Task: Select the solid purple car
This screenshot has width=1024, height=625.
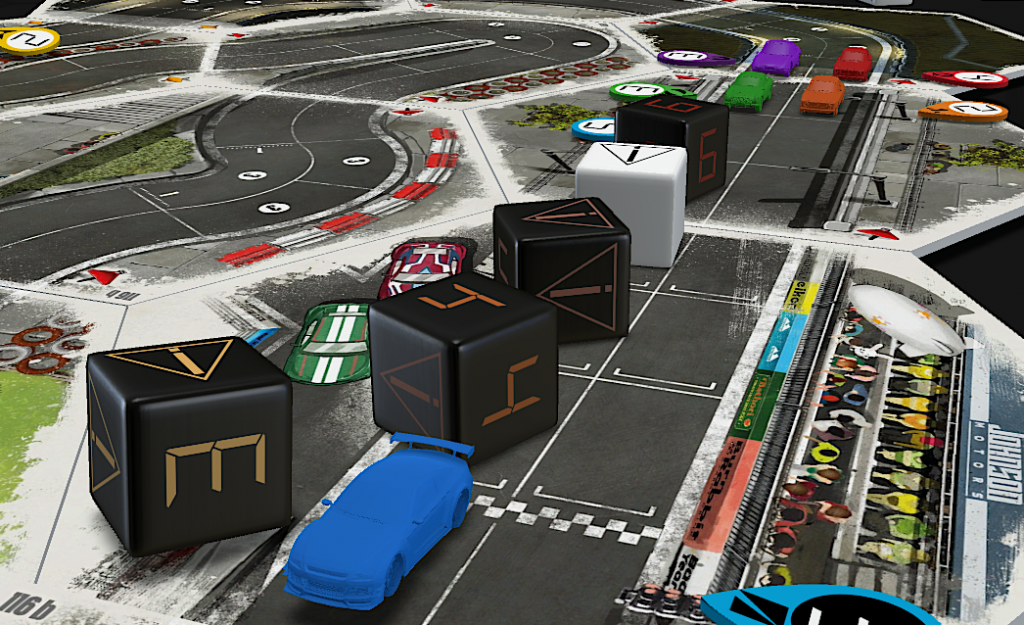Action: pyautogui.click(x=775, y=56)
